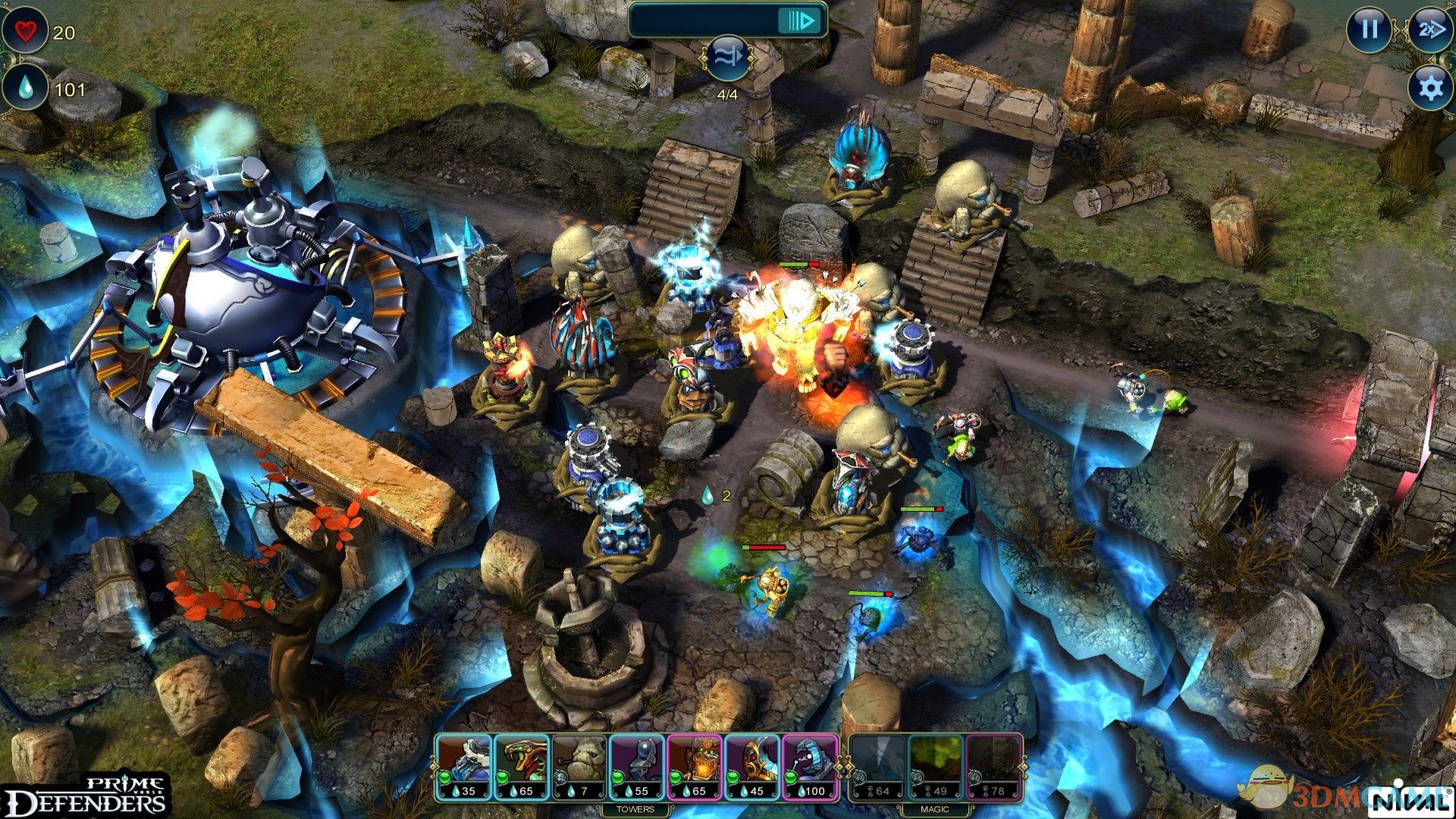This screenshot has height=819, width=1456.
Task: Select the stone golem card costing 7
Action: pyautogui.click(x=579, y=767)
